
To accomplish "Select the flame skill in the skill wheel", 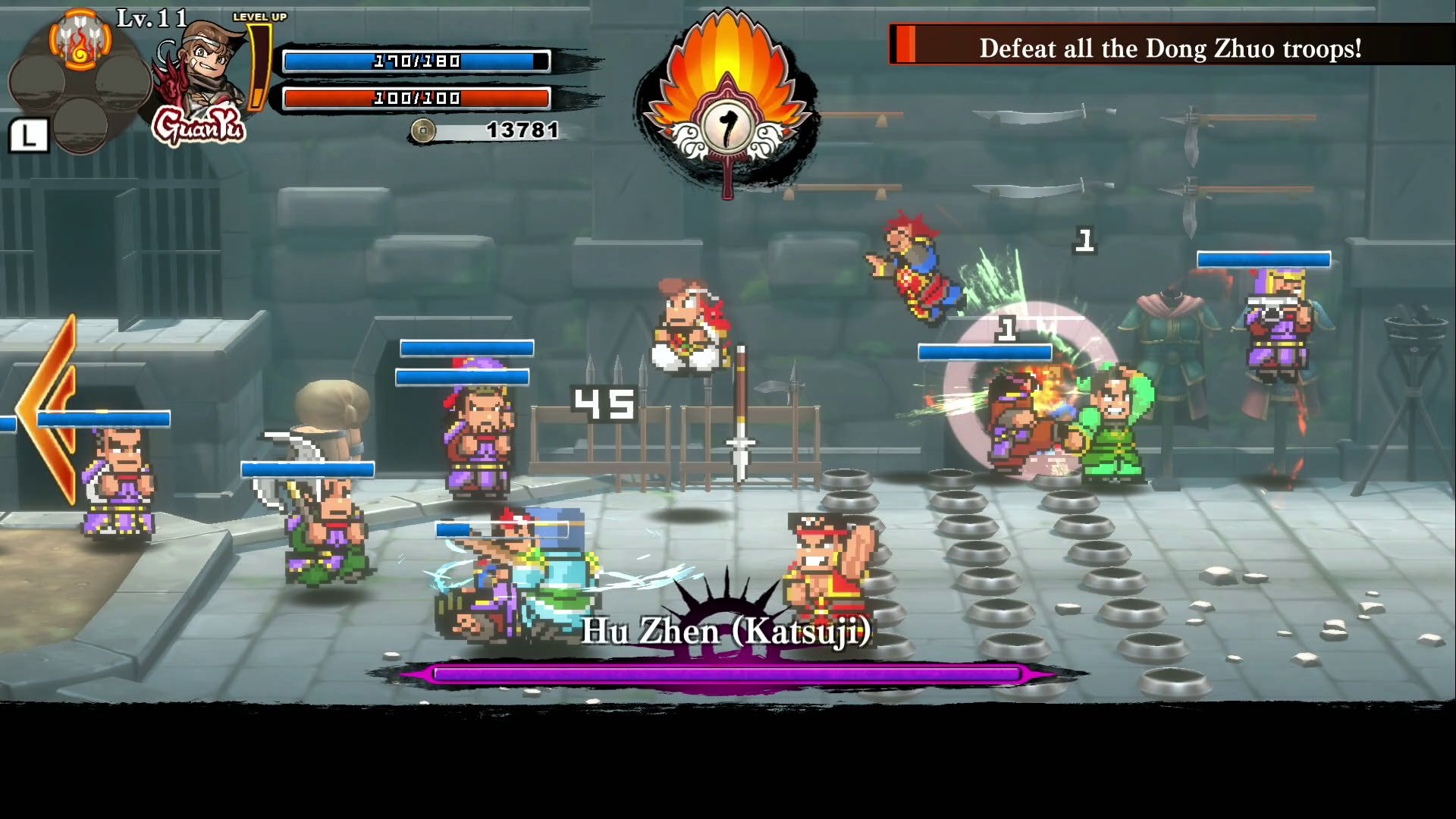I will pyautogui.click(x=80, y=42).
